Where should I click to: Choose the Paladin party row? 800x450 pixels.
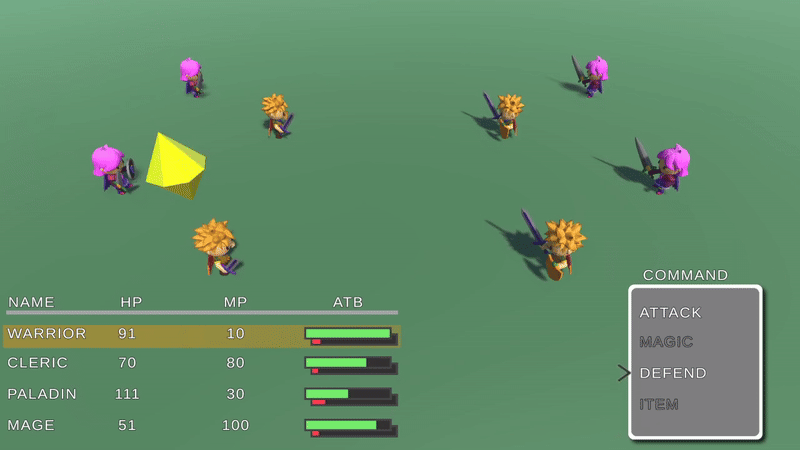point(200,394)
